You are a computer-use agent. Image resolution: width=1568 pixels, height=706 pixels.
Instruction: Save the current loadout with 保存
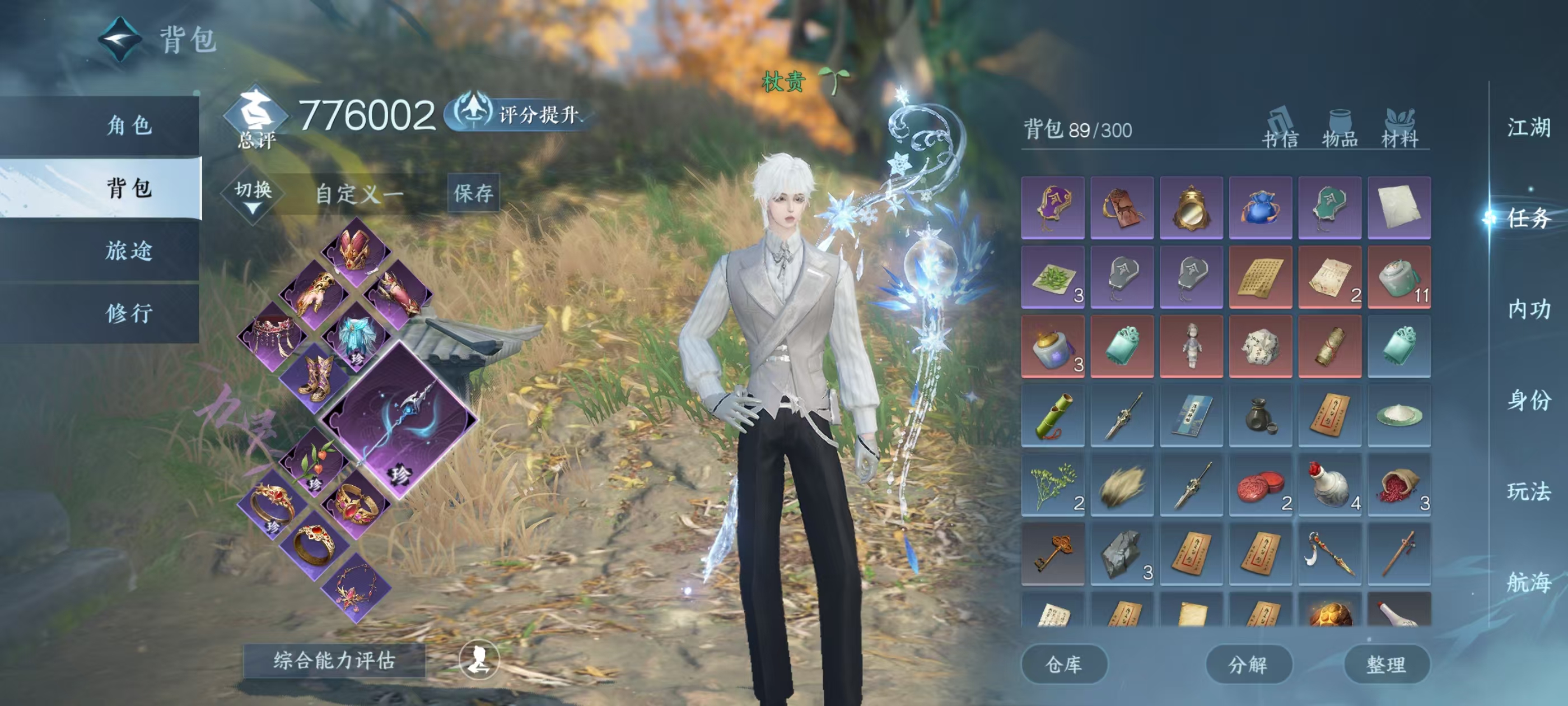(473, 193)
